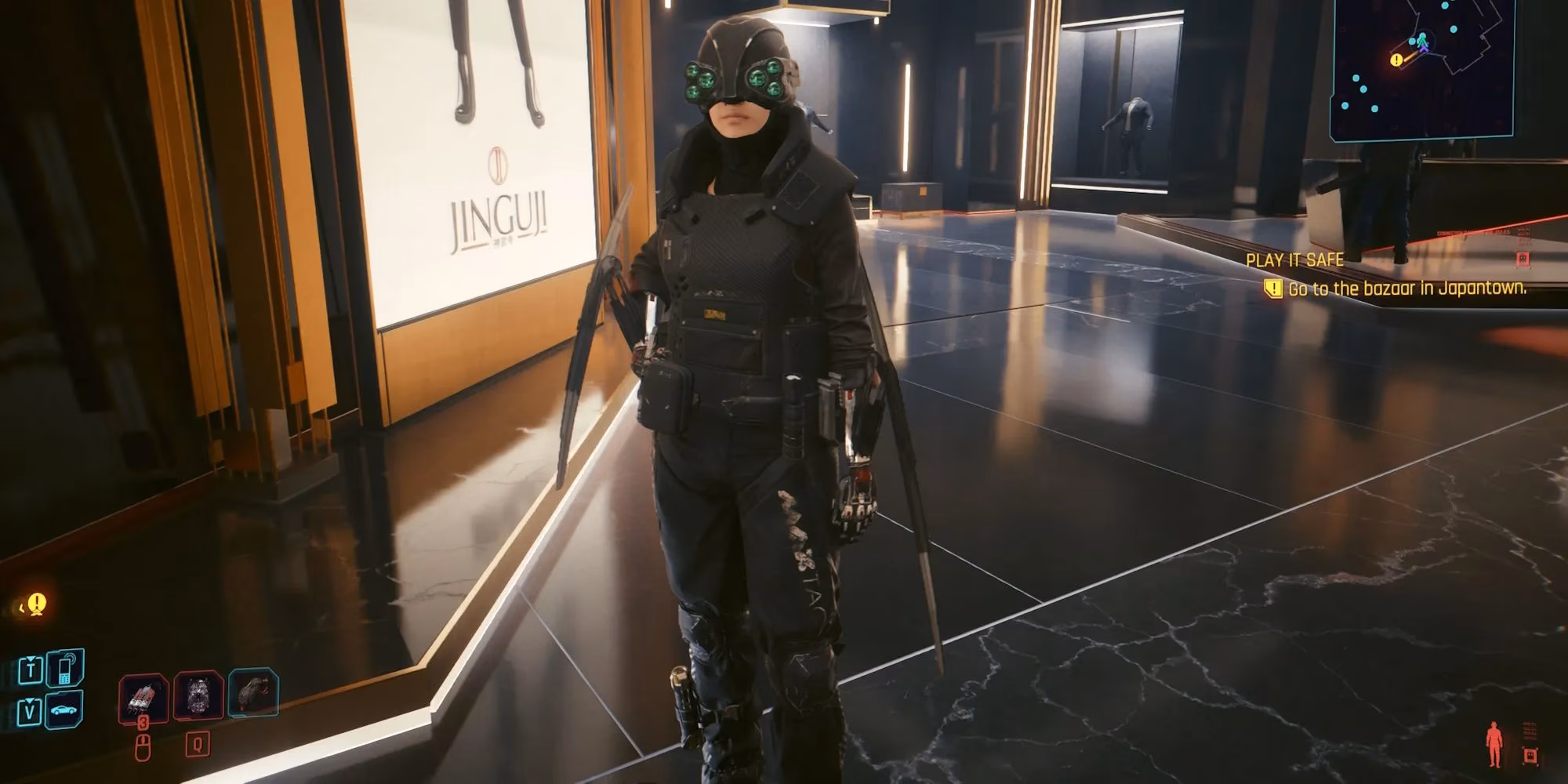Select the blue gadget quickslot icon
1568x784 pixels.
252,694
